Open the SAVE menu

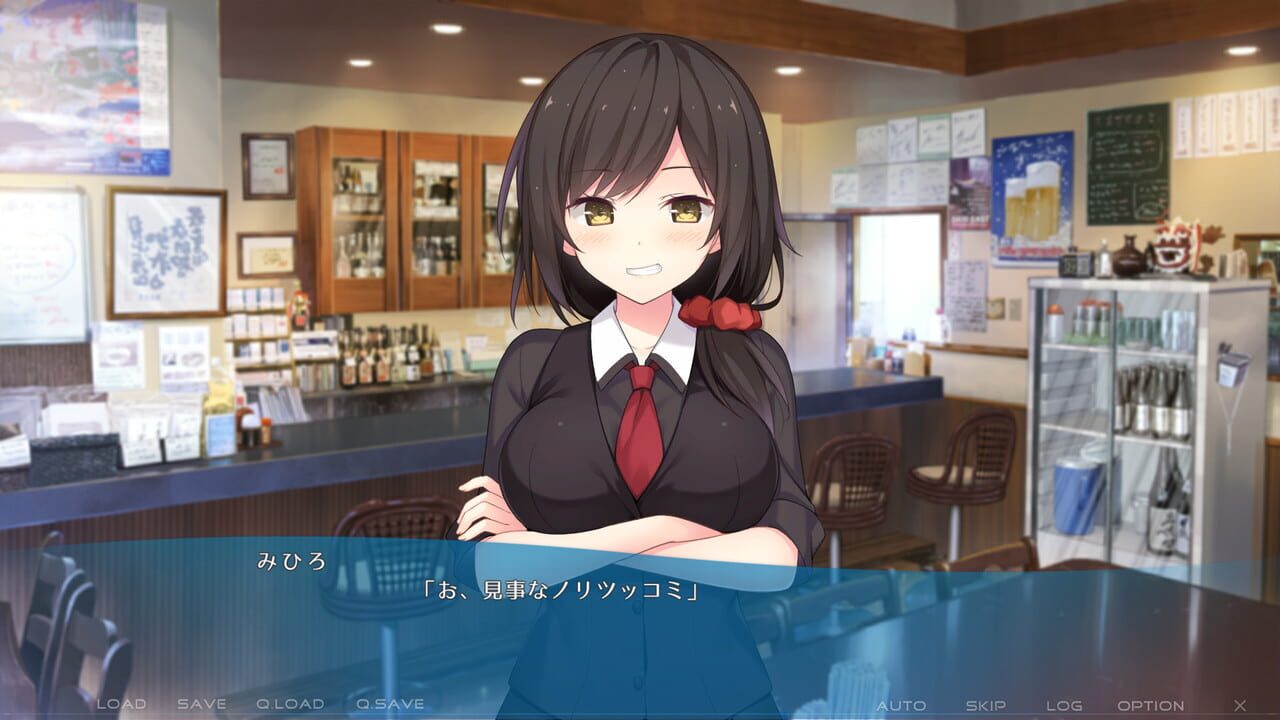click(x=202, y=704)
